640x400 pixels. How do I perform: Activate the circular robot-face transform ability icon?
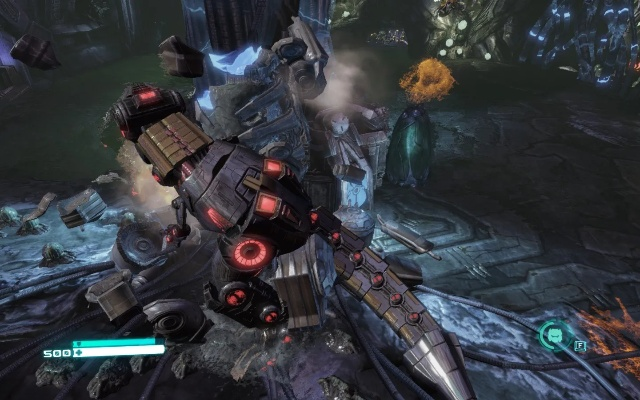(552, 335)
